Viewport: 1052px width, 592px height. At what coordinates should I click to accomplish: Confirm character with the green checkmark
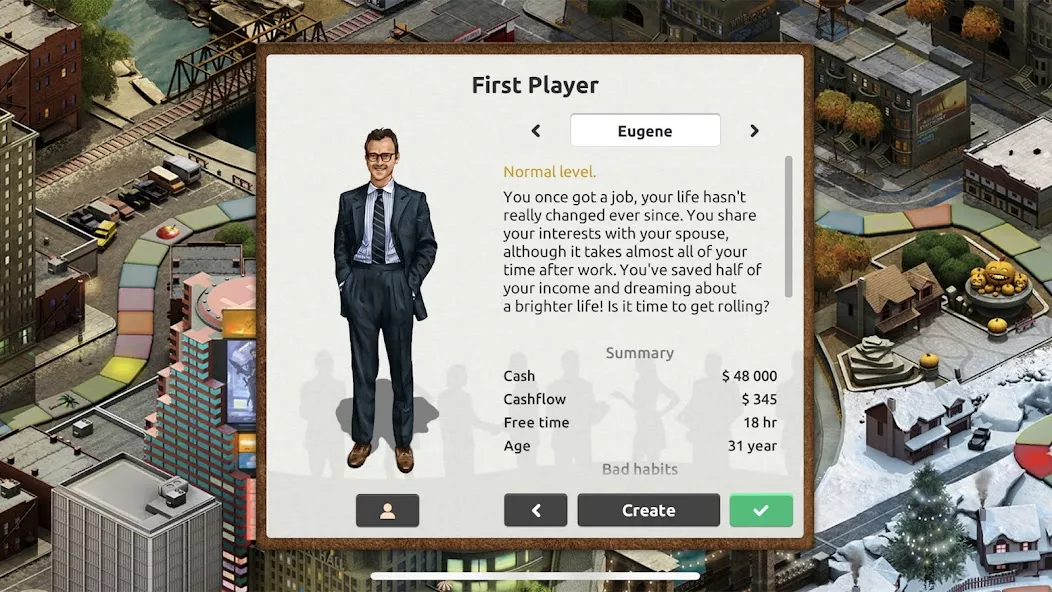point(761,510)
